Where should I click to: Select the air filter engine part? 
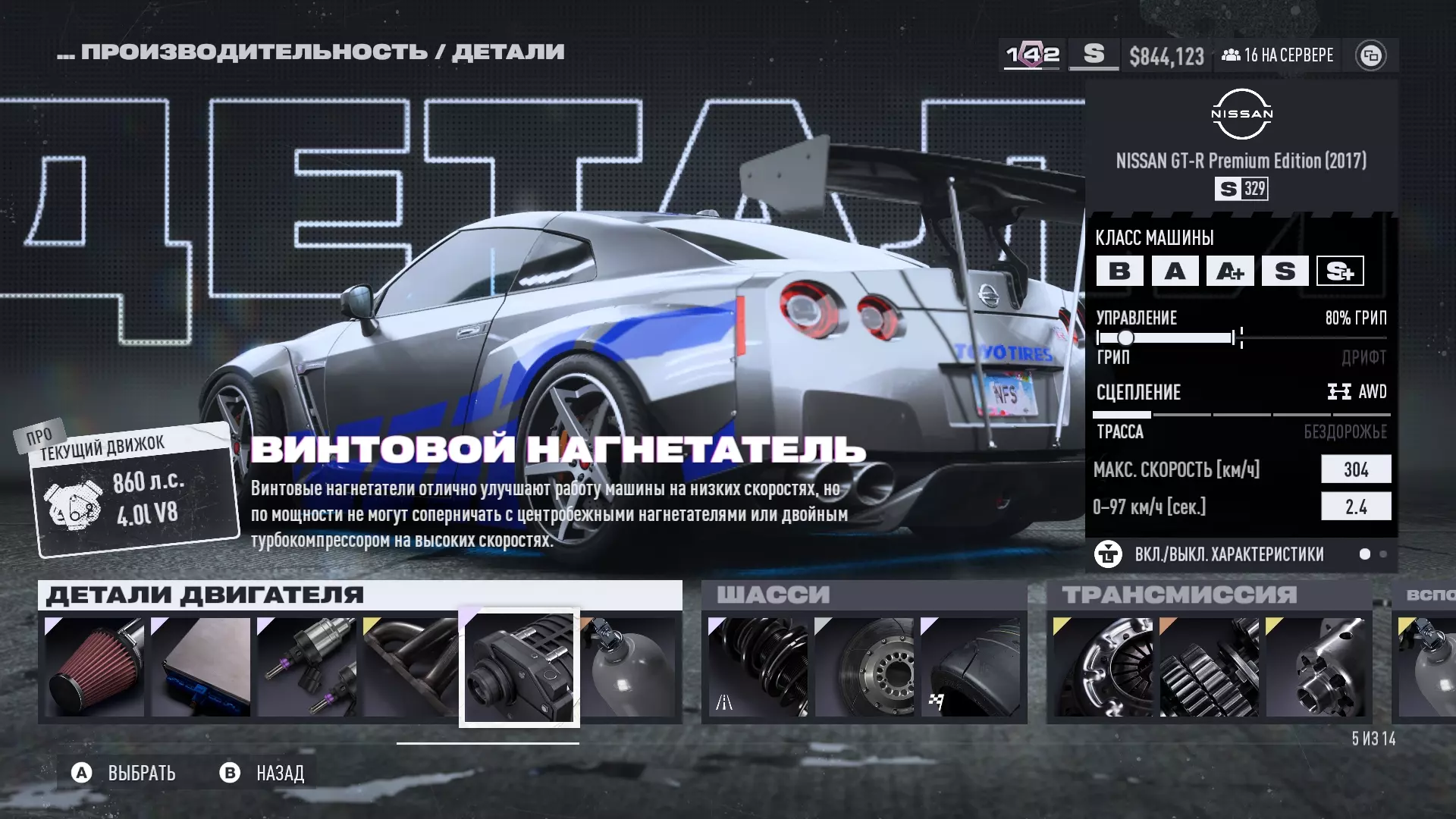pos(95,667)
